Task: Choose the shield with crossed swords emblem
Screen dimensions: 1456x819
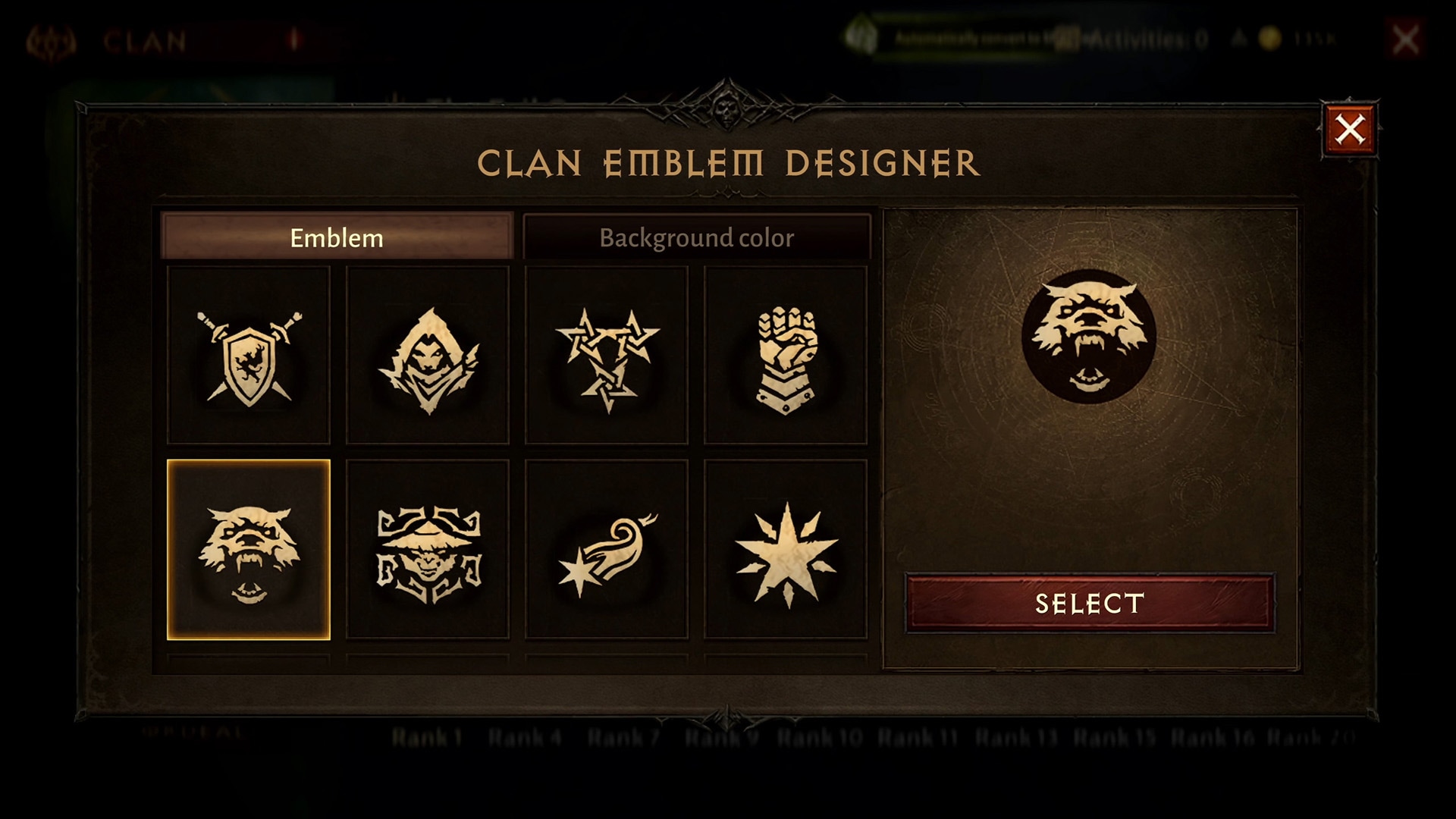Action: pyautogui.click(x=249, y=356)
